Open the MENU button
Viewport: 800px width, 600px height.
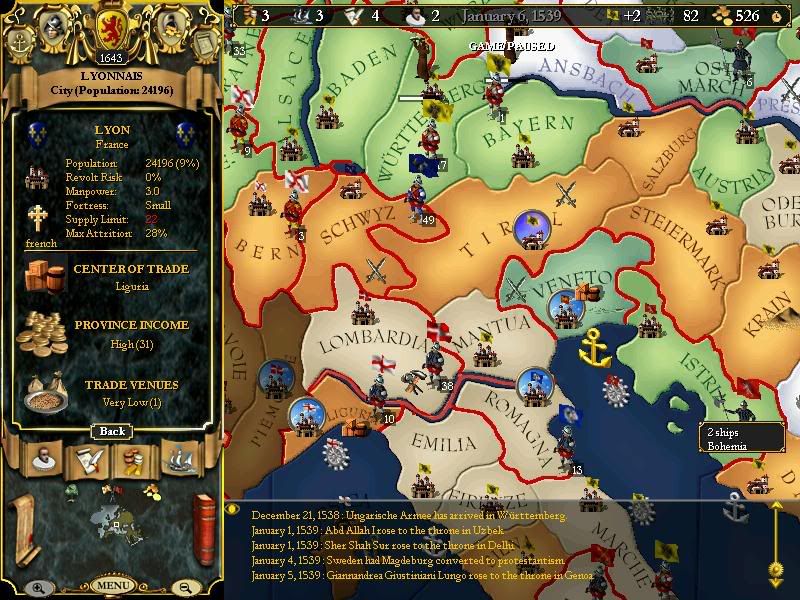point(112,586)
